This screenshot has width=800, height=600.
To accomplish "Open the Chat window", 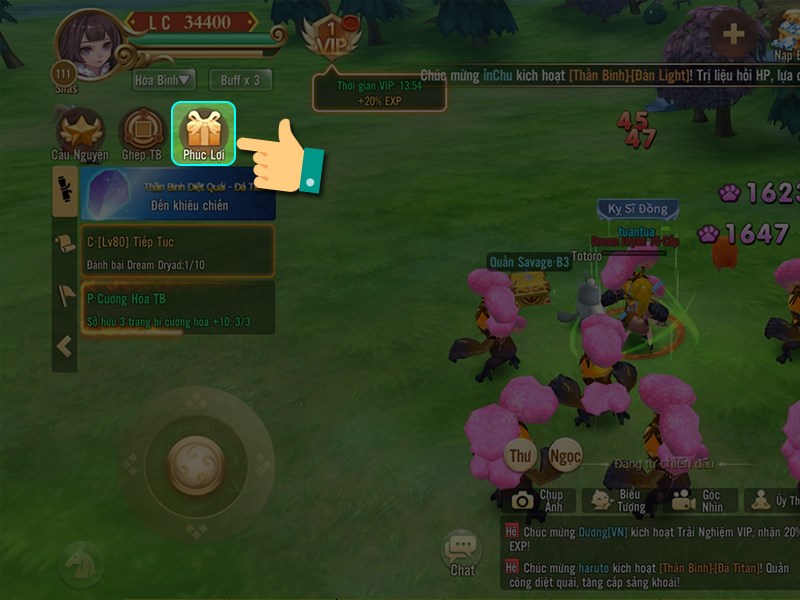I will tap(462, 552).
